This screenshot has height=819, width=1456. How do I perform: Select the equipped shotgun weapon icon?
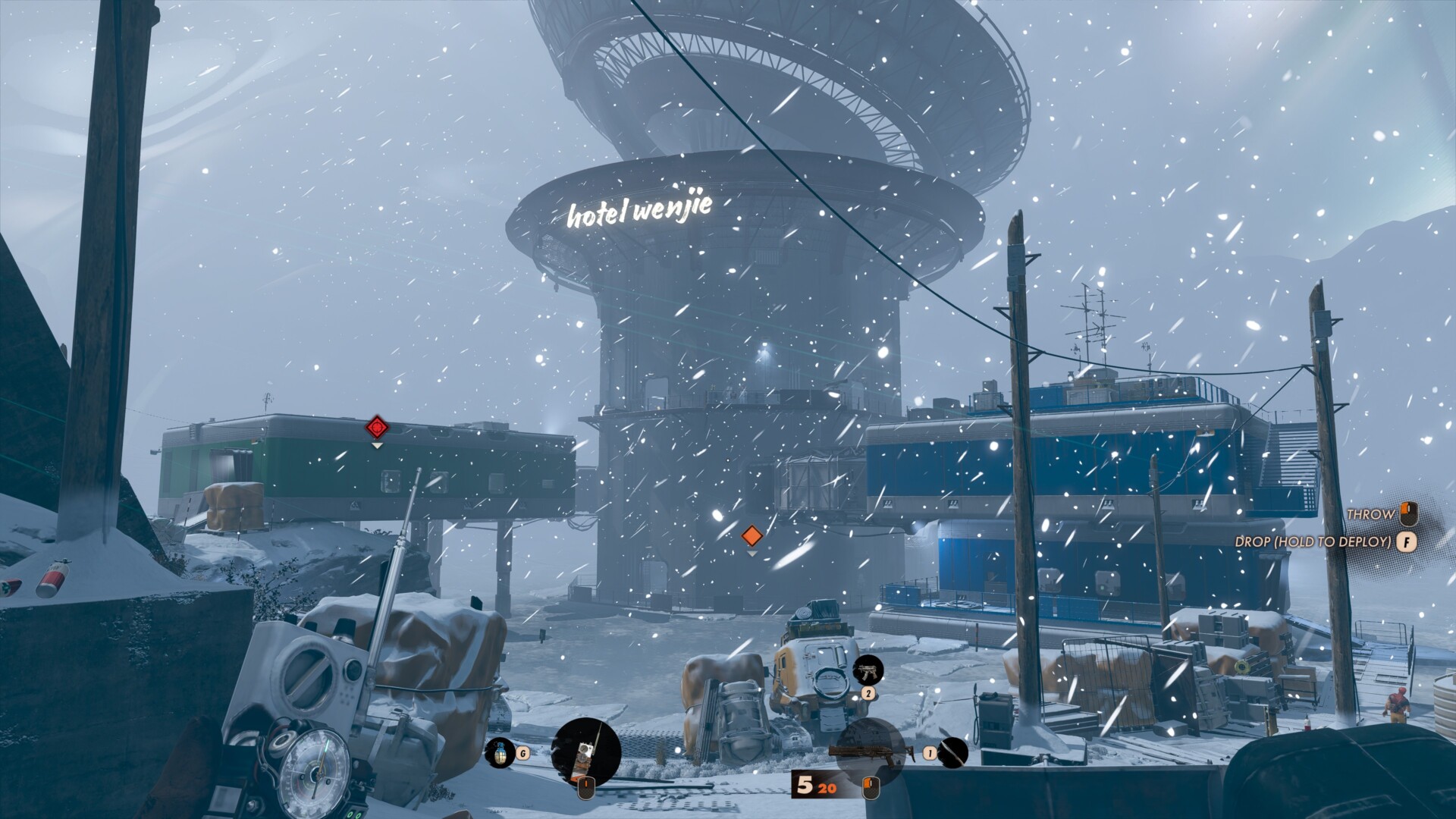[868, 751]
